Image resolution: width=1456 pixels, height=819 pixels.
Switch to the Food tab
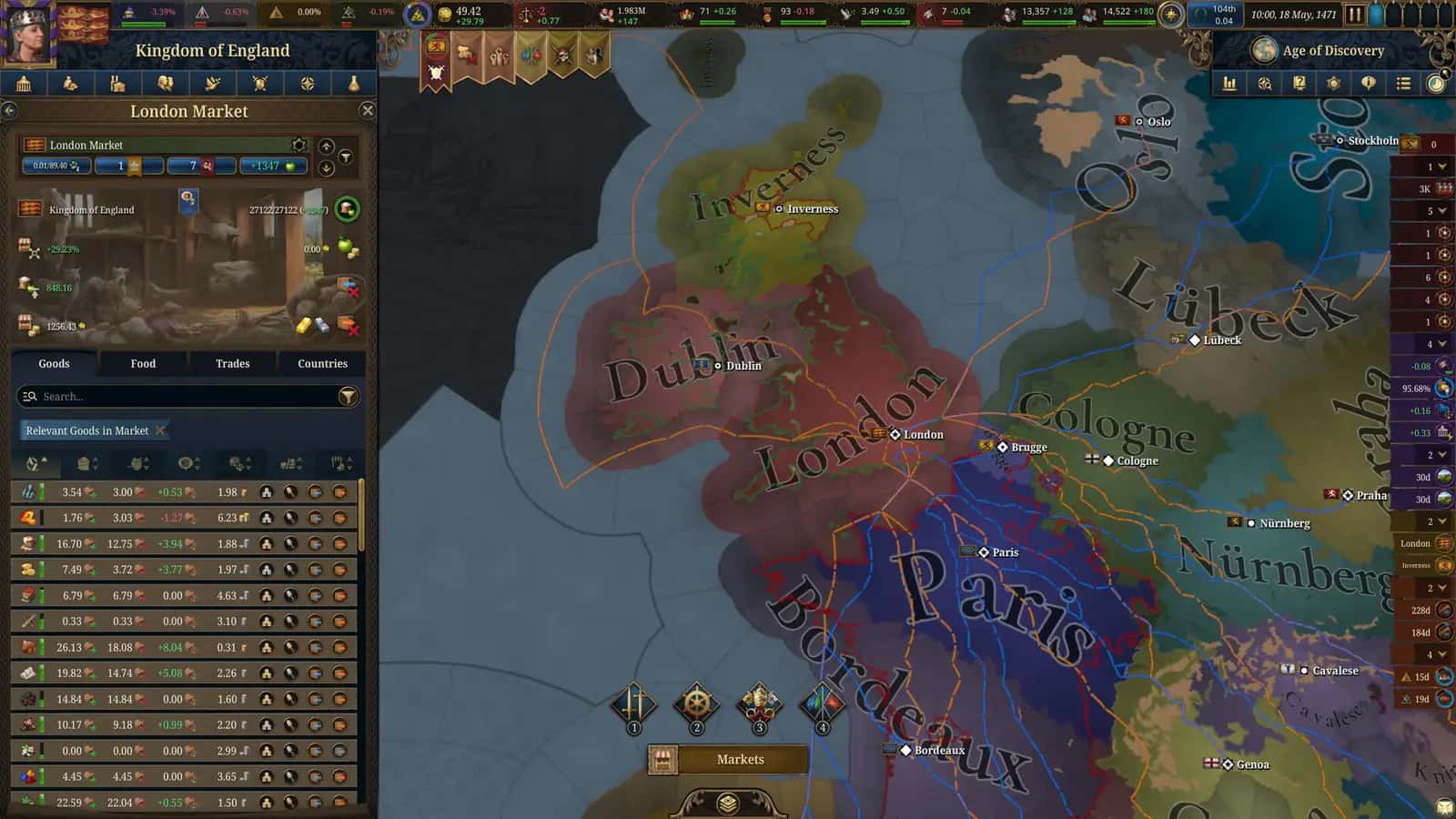[x=142, y=363]
